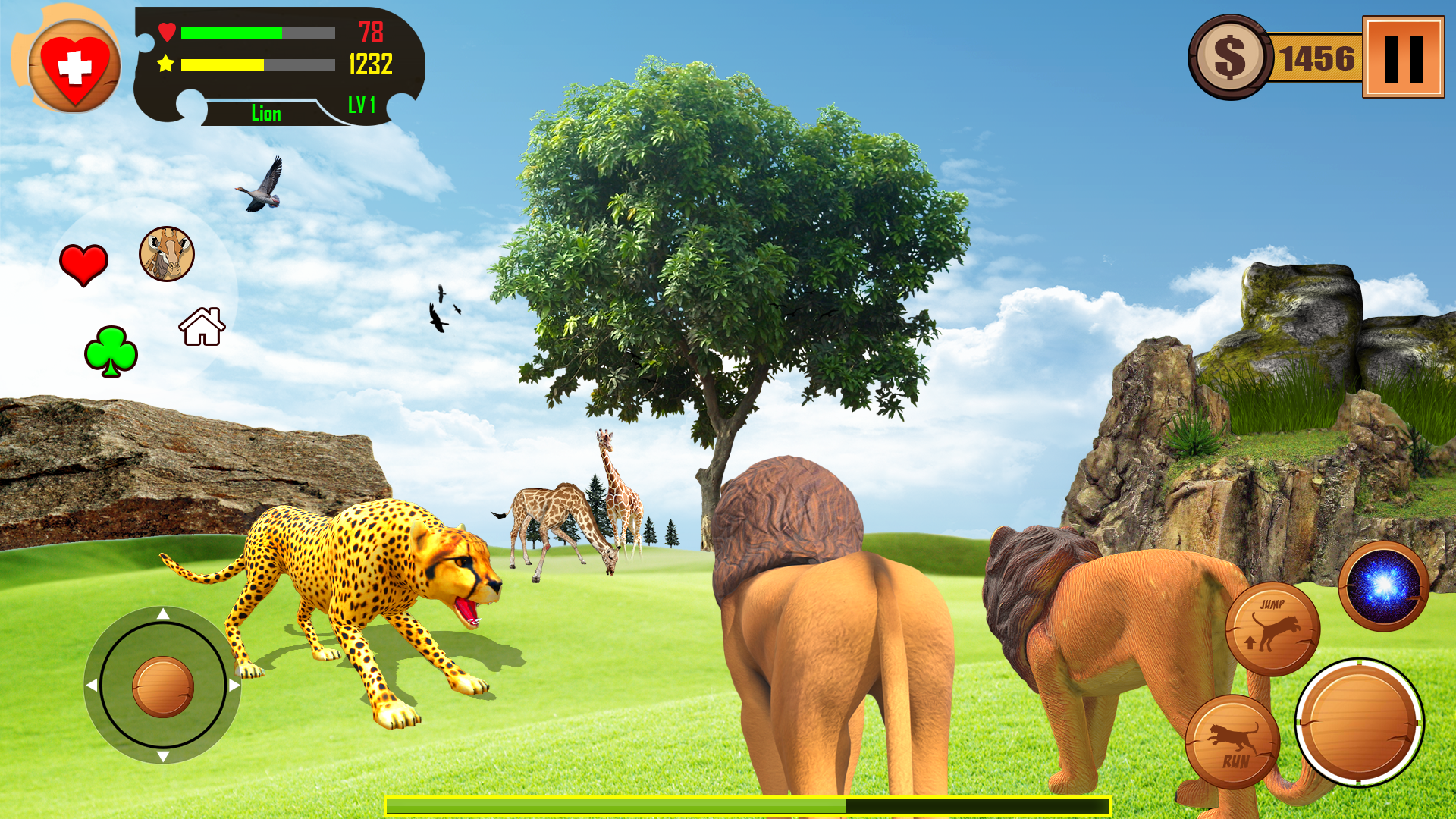The image size is (1456, 819).
Task: Tap the Lion name label
Action: click(267, 113)
